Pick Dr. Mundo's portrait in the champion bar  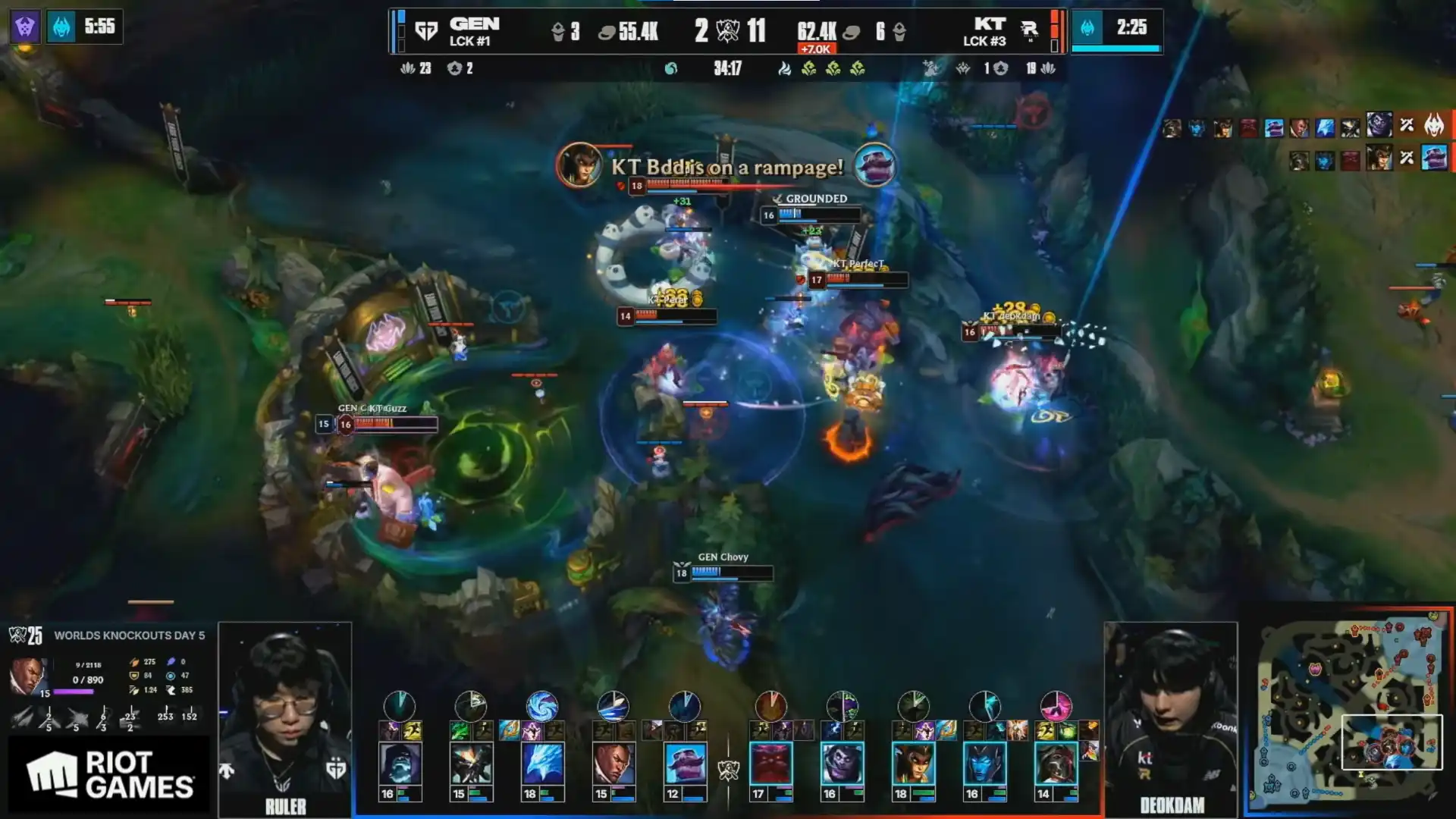point(842,764)
